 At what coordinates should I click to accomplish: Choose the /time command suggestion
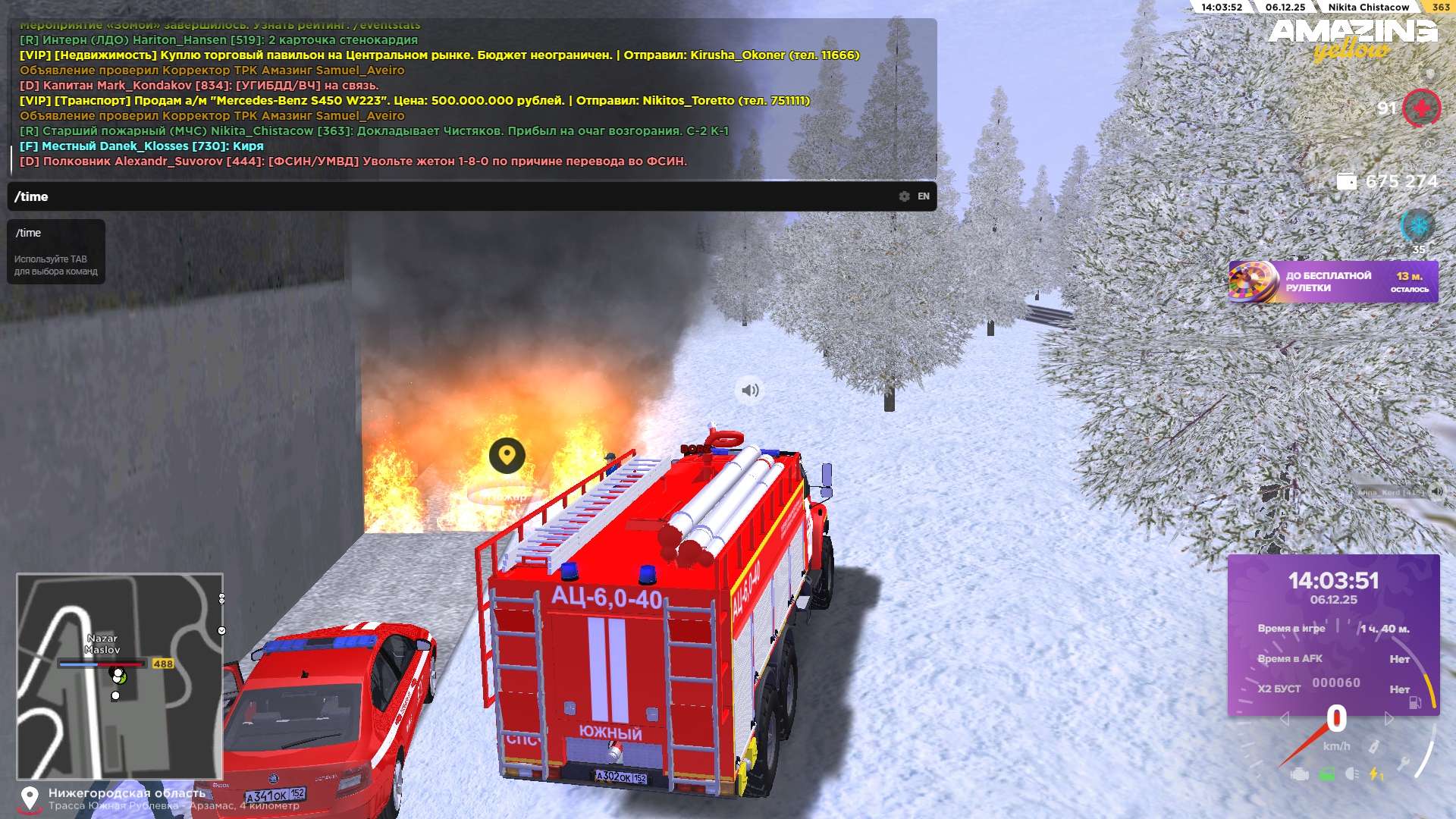point(29,233)
